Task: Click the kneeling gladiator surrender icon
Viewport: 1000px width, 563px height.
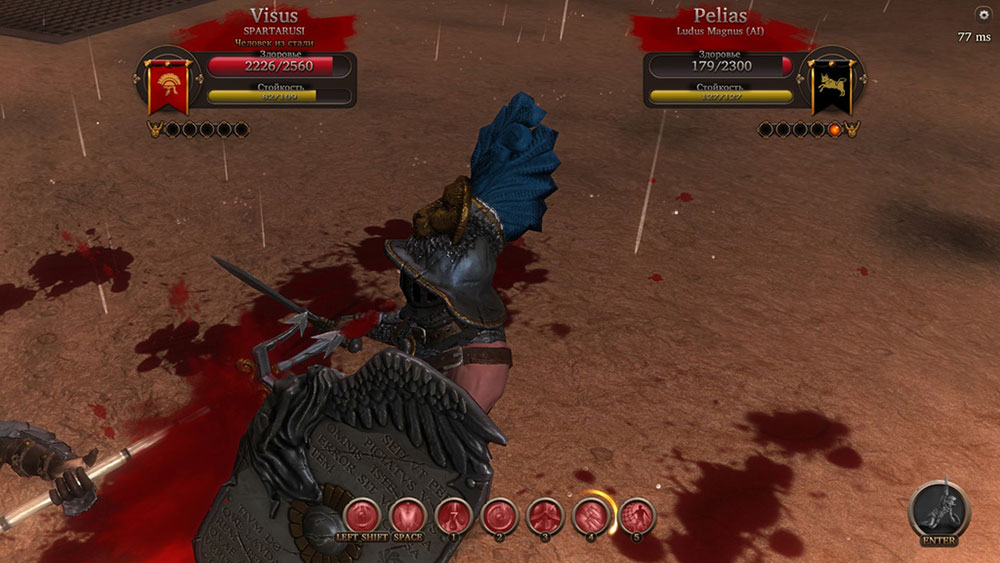Action: pos(939,510)
